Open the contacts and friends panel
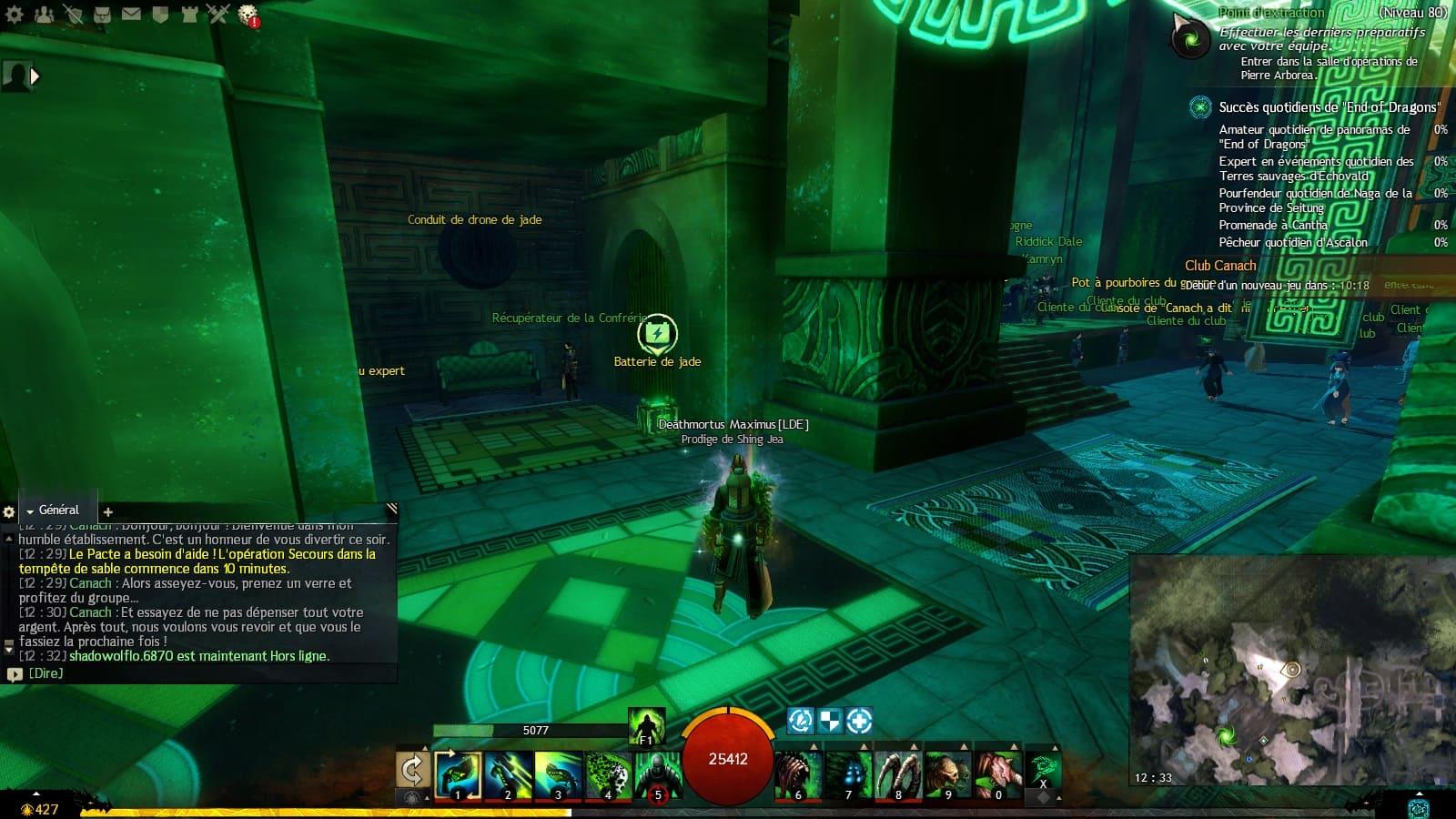Viewport: 1456px width, 819px height. [44, 14]
